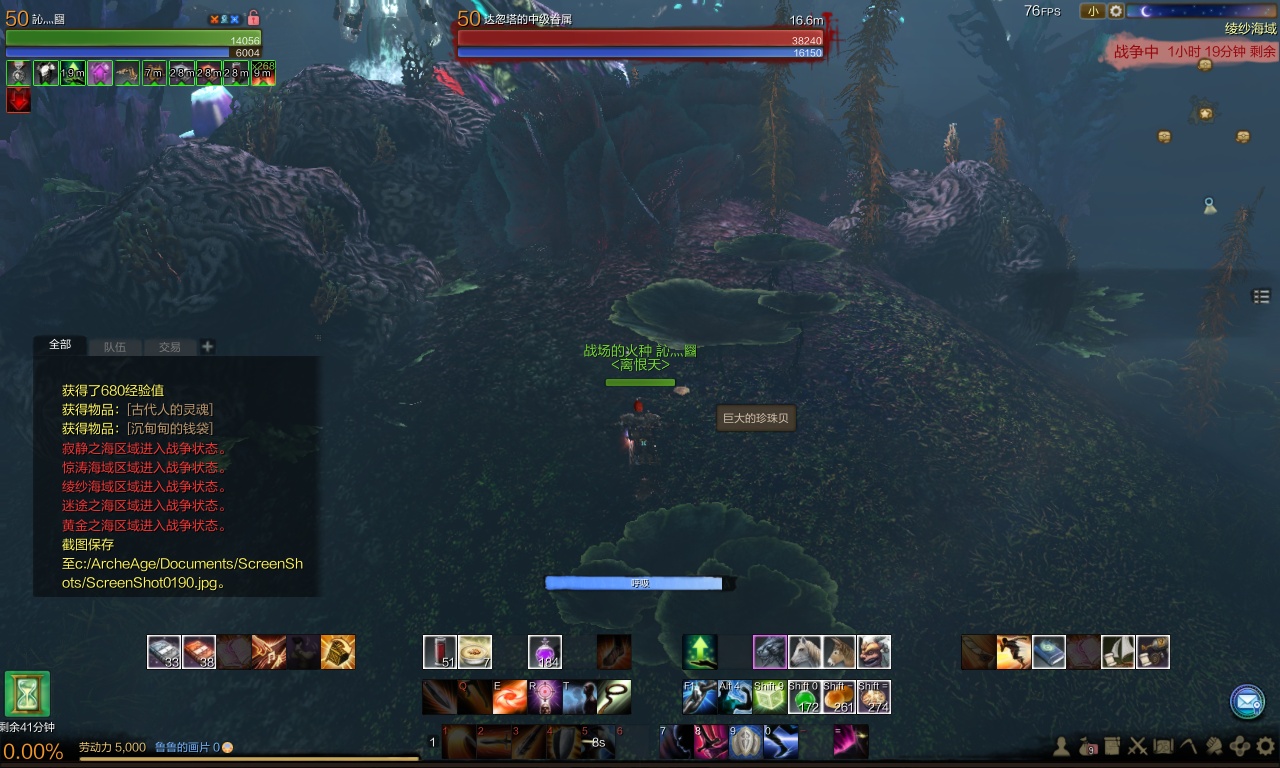Use the red item slot with 51 count
Image resolution: width=1280 pixels, height=768 pixels.
440,652
